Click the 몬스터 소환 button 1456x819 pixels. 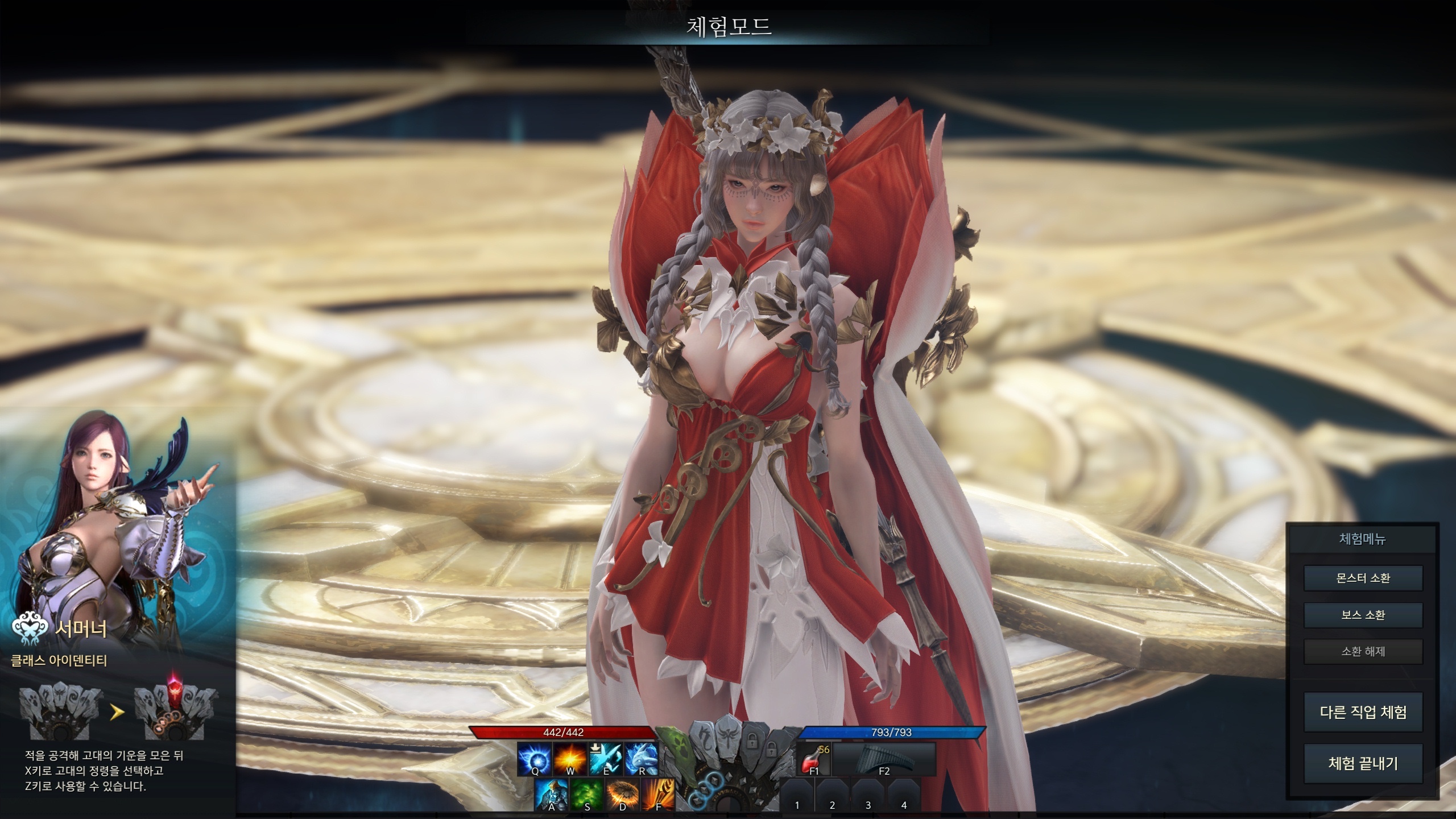1363,578
